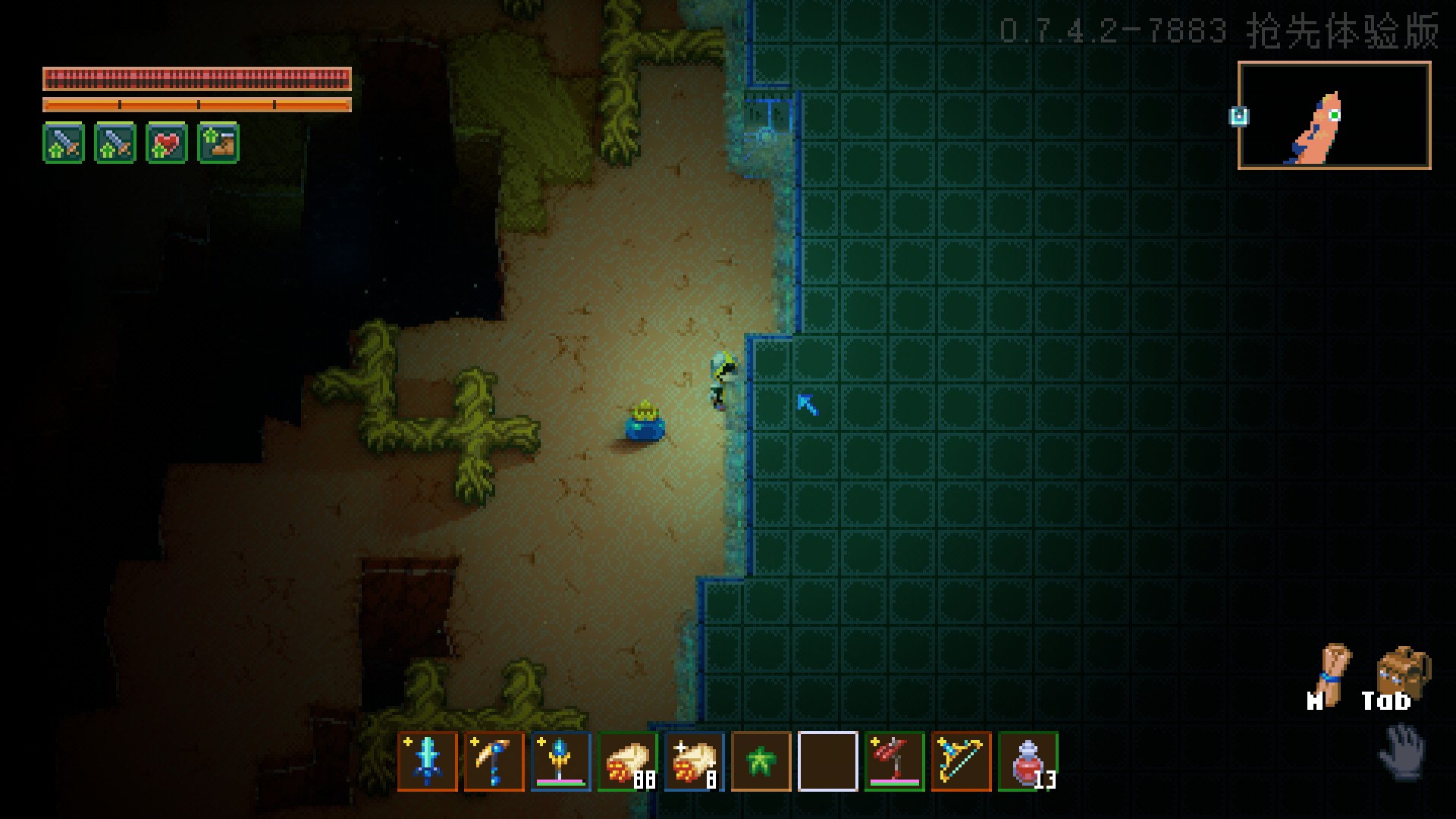Open the inventory backpack icon

(1403, 672)
